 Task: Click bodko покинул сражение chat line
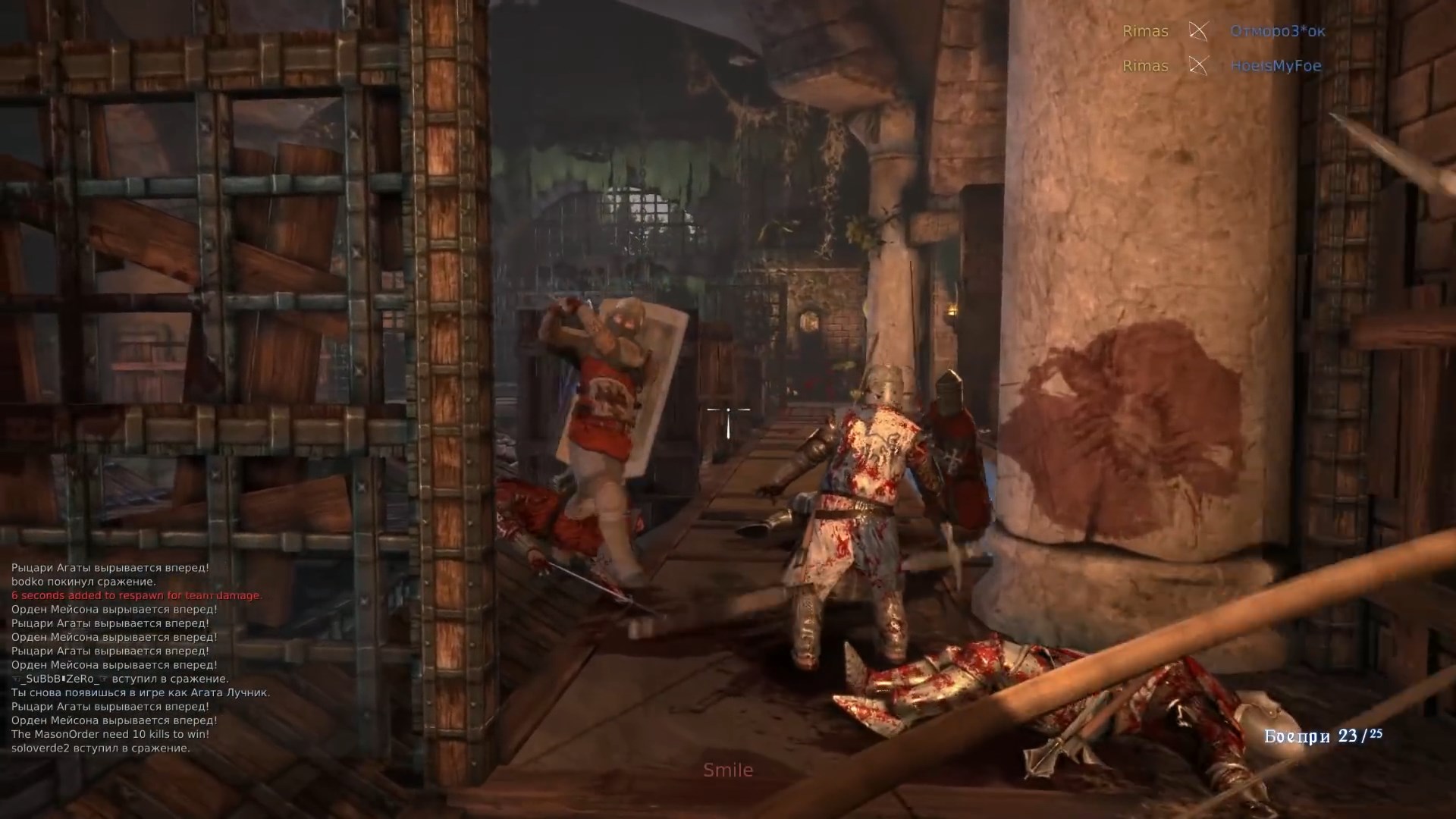[x=83, y=581]
